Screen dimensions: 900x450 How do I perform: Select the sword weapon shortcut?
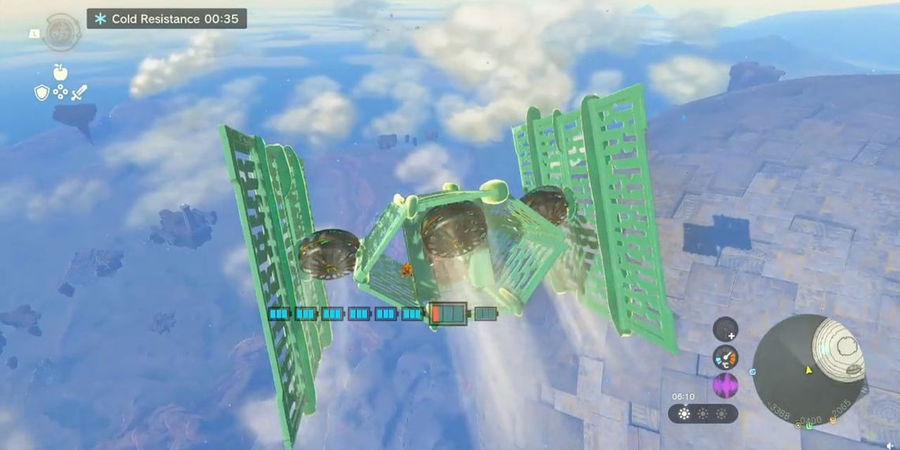pyautogui.click(x=78, y=92)
